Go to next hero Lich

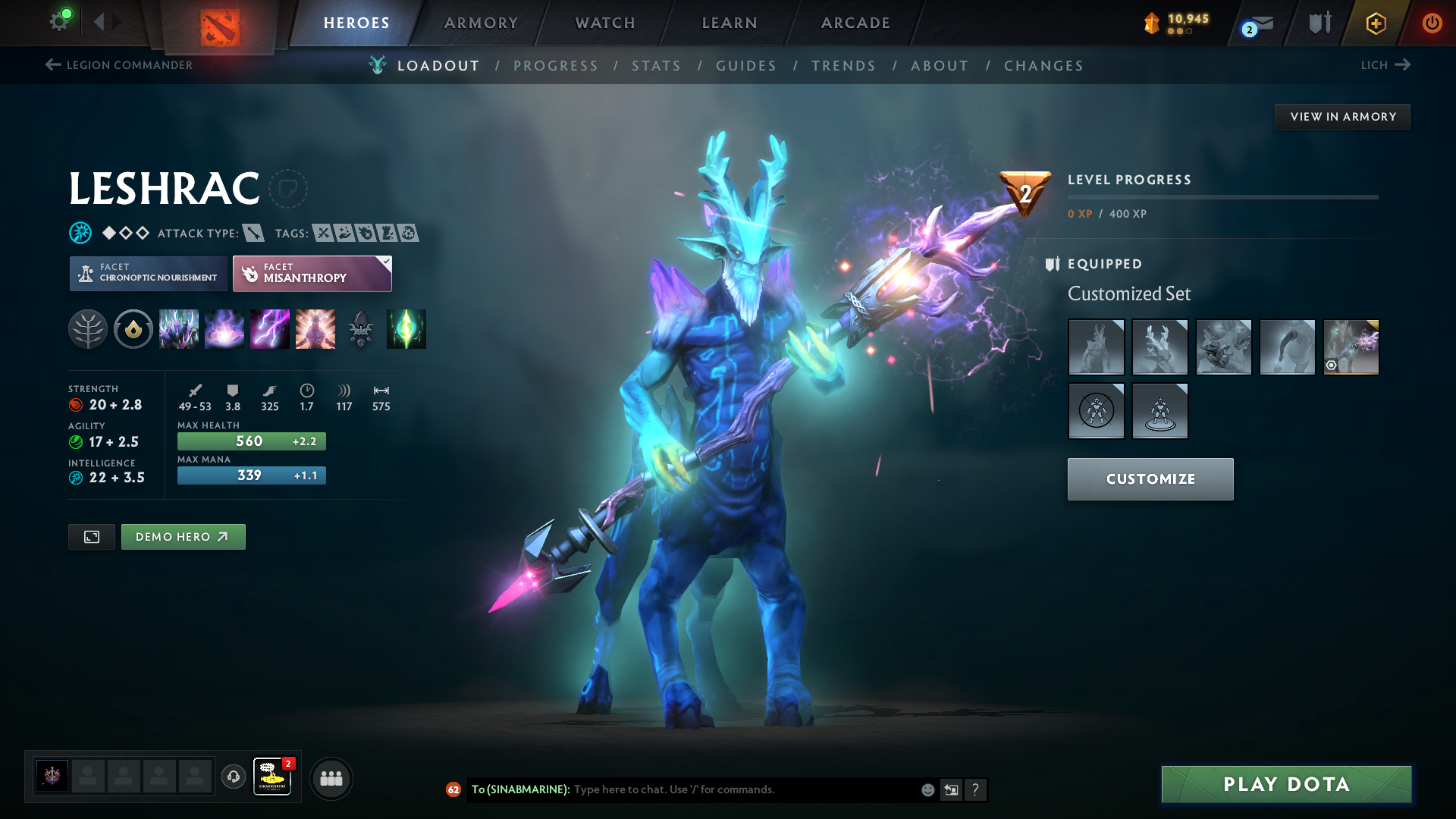click(x=1385, y=65)
